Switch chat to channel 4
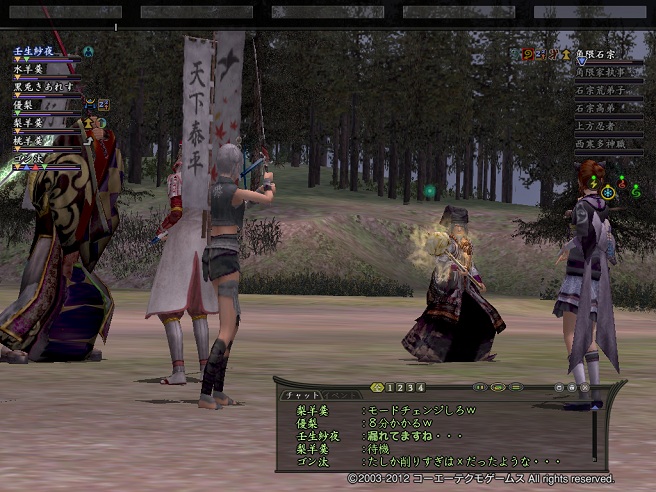Screen dimensions: 656x492 click(x=421, y=387)
